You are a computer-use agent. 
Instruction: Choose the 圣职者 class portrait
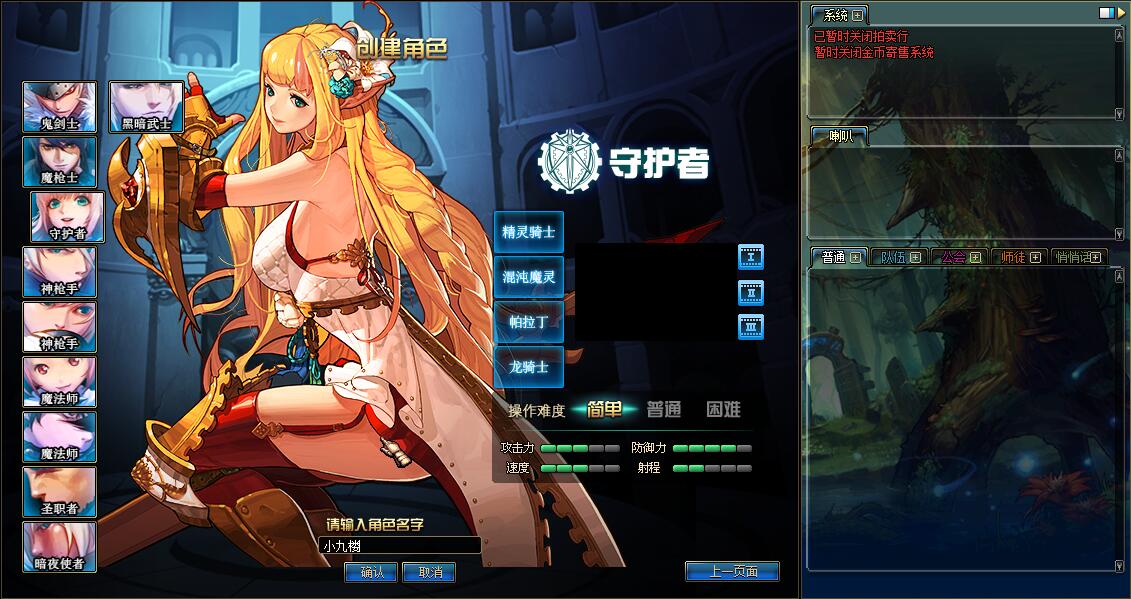tap(60, 491)
